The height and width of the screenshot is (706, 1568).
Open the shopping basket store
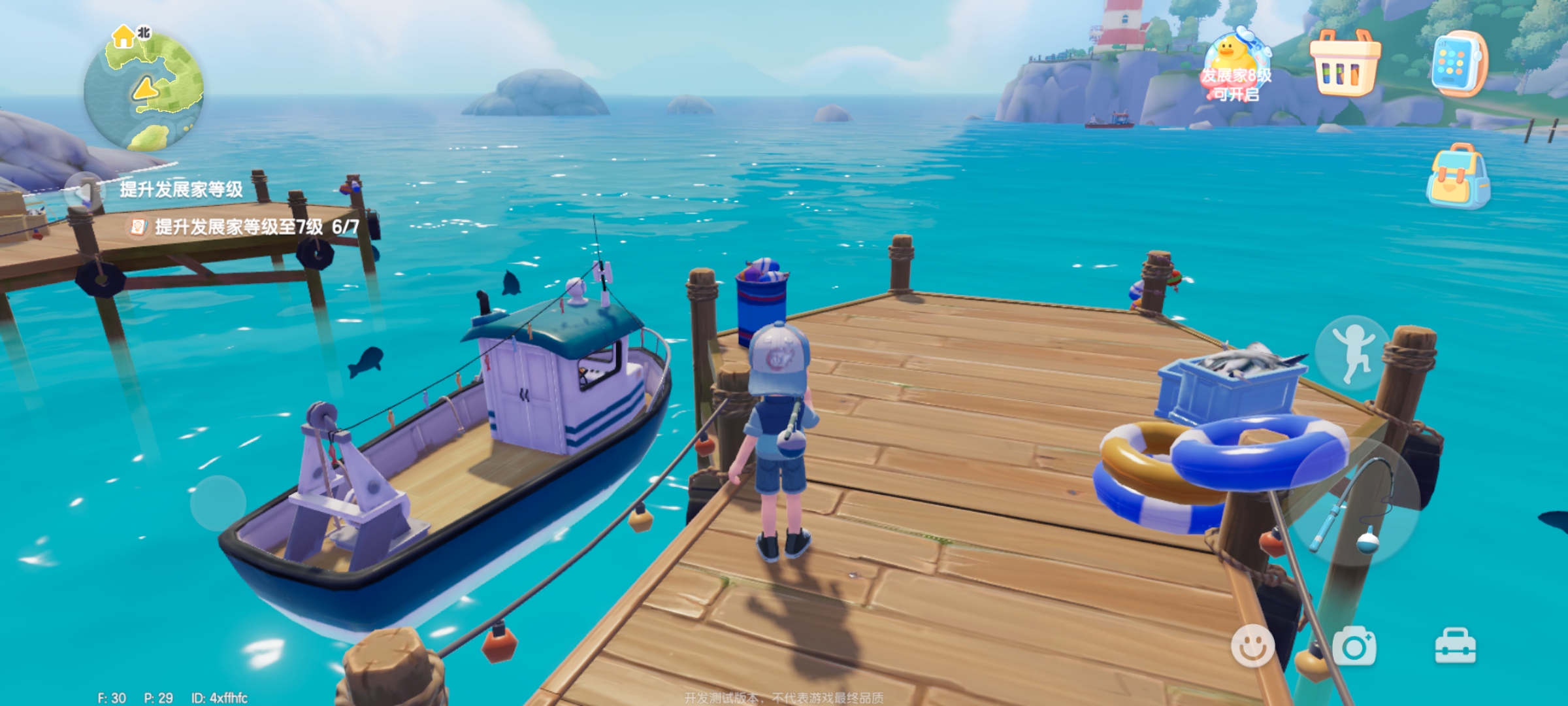[1345, 63]
